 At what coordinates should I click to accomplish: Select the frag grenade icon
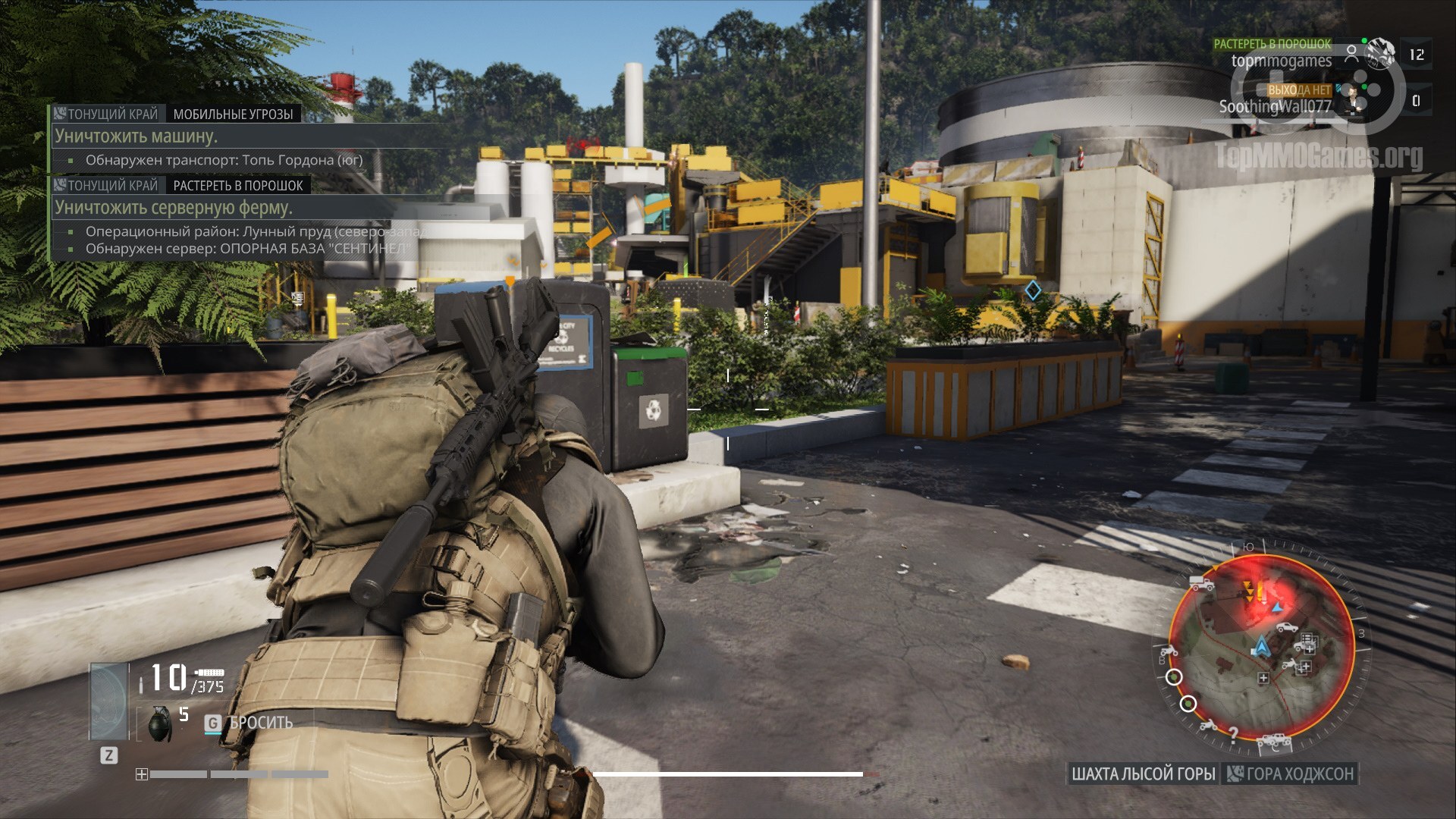coord(159,723)
